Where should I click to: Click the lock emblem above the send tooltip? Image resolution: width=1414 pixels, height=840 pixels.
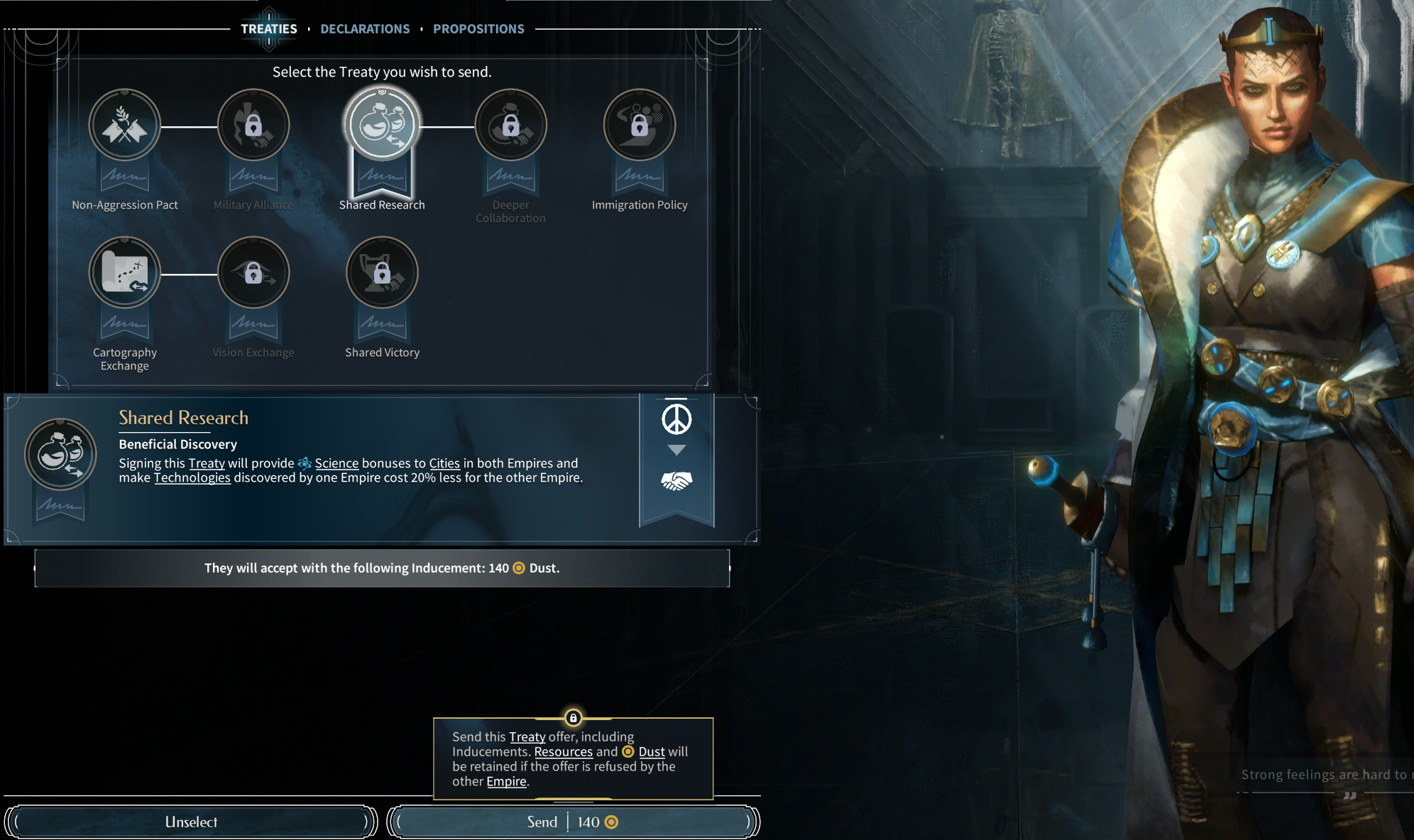click(574, 718)
